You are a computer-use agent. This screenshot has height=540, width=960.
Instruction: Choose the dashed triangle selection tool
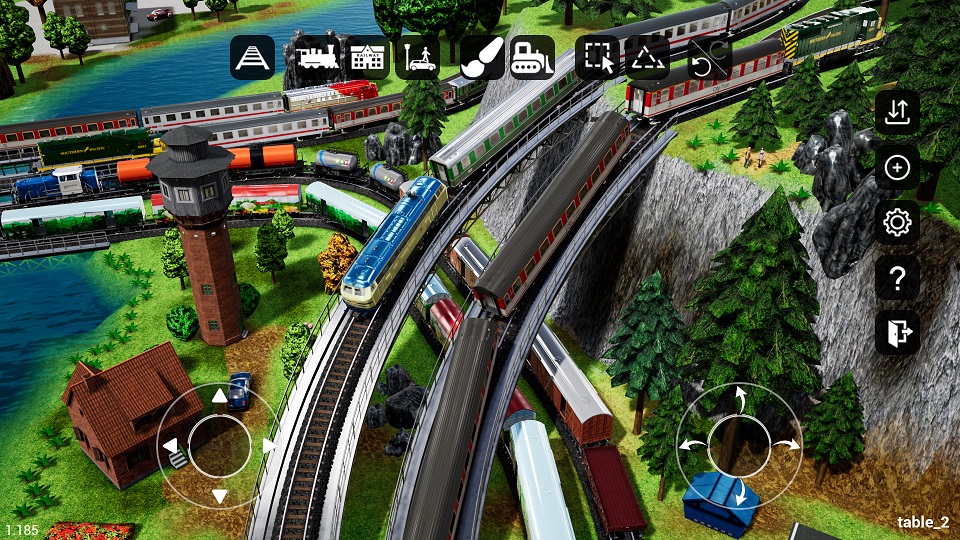tap(647, 58)
